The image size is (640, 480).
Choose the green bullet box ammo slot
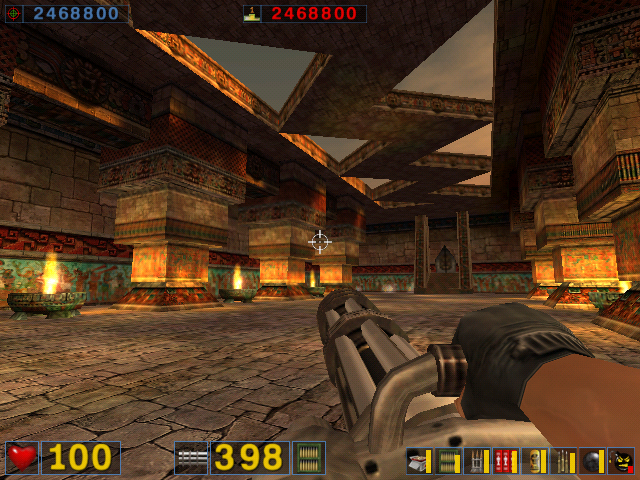tap(448, 461)
